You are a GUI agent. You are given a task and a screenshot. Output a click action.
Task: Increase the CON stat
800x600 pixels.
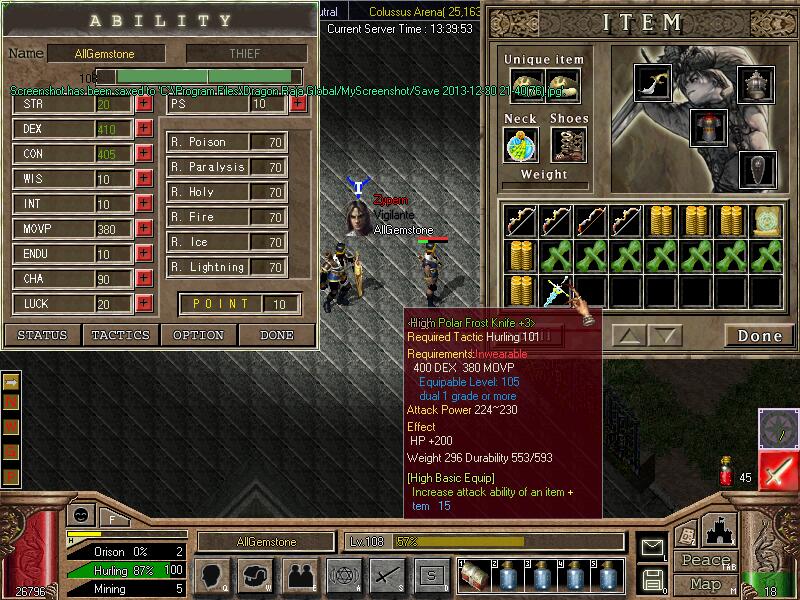click(x=144, y=154)
